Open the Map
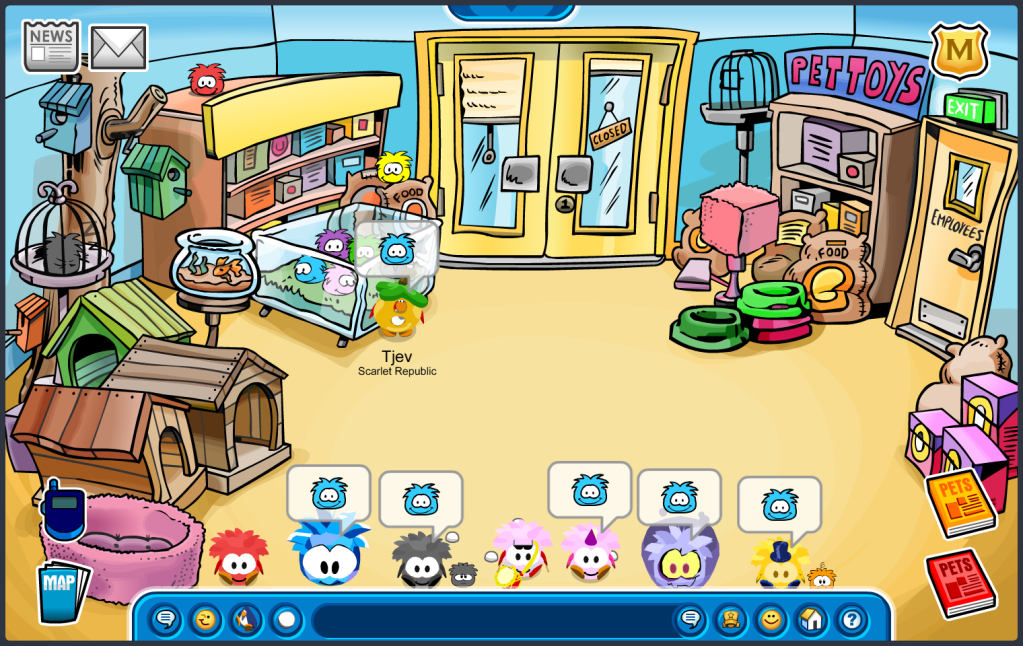 tap(62, 590)
